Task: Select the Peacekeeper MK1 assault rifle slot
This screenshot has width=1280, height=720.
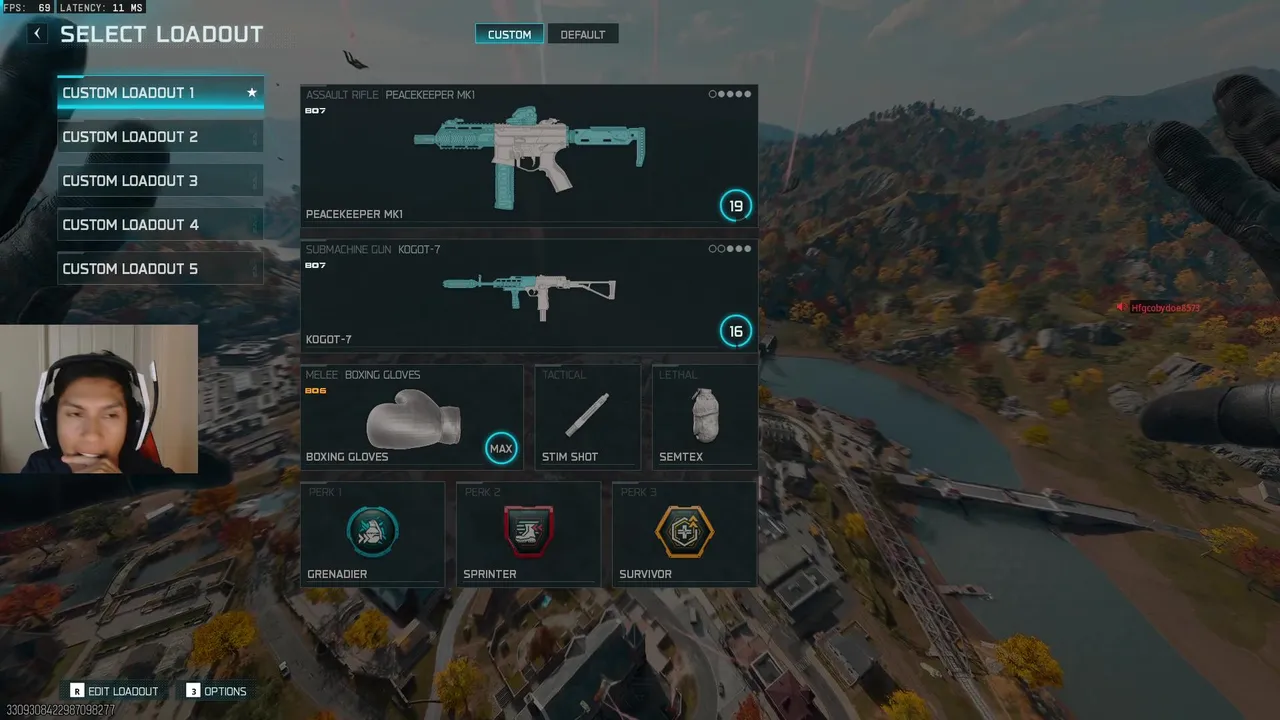Action: (528, 154)
